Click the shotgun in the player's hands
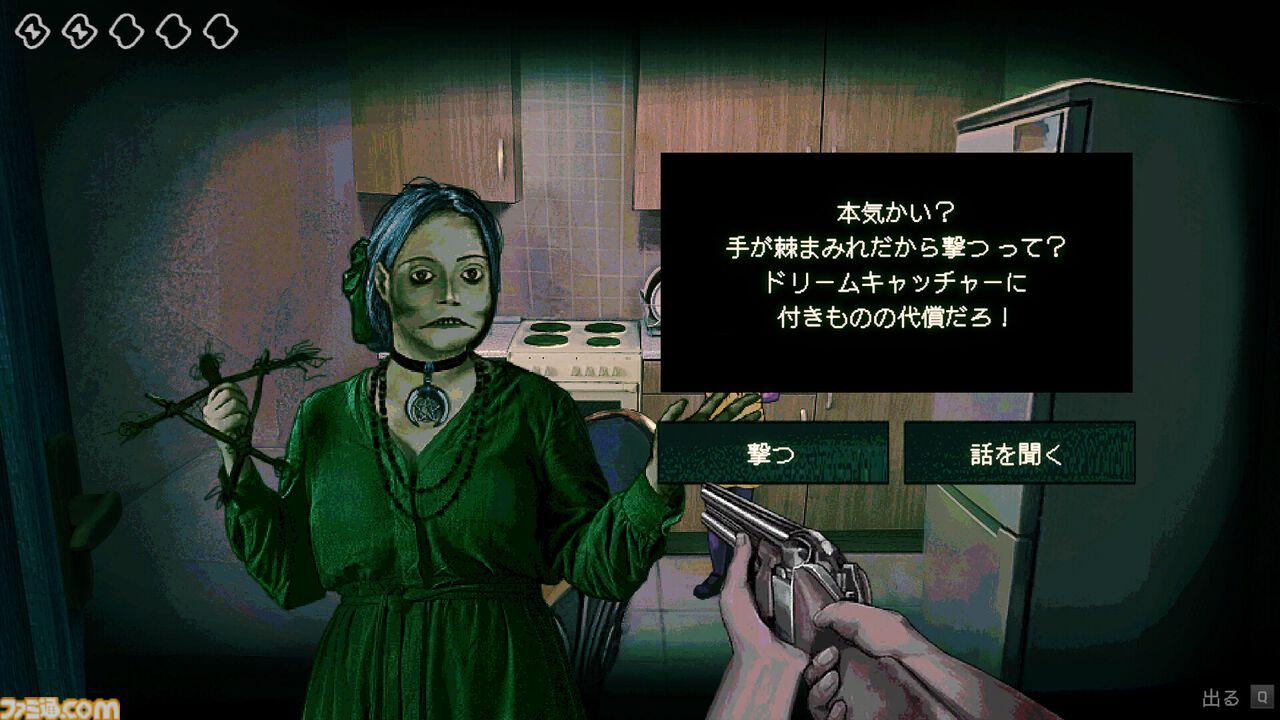This screenshot has height=720, width=1280. [x=800, y=560]
